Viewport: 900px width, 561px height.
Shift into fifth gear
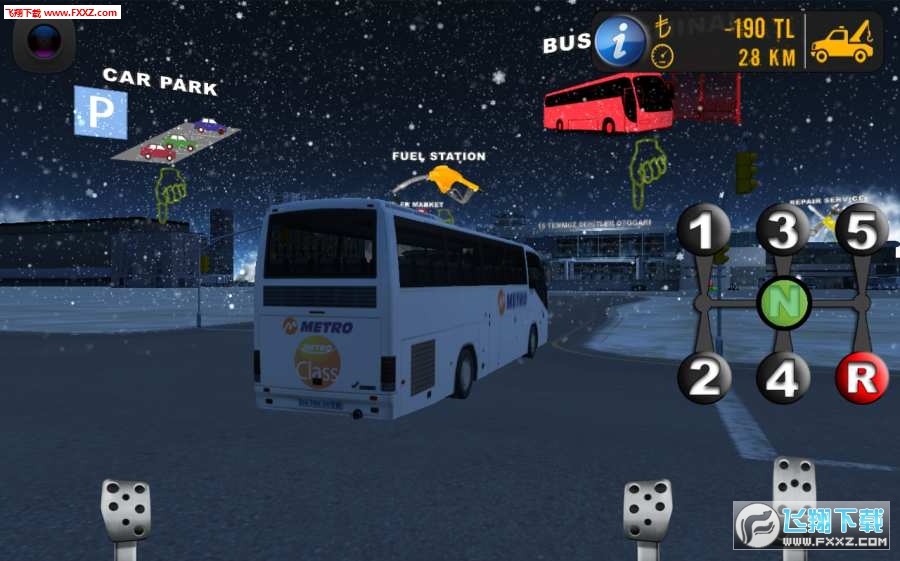point(861,231)
